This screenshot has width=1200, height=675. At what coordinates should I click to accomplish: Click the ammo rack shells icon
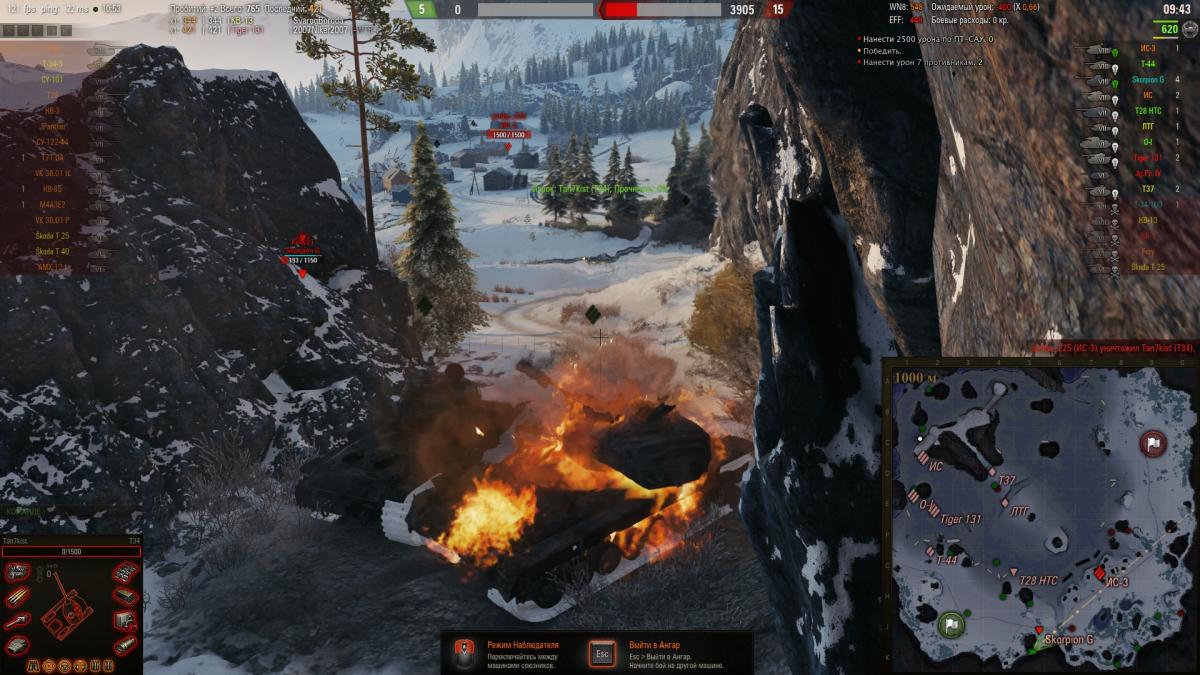[17, 597]
